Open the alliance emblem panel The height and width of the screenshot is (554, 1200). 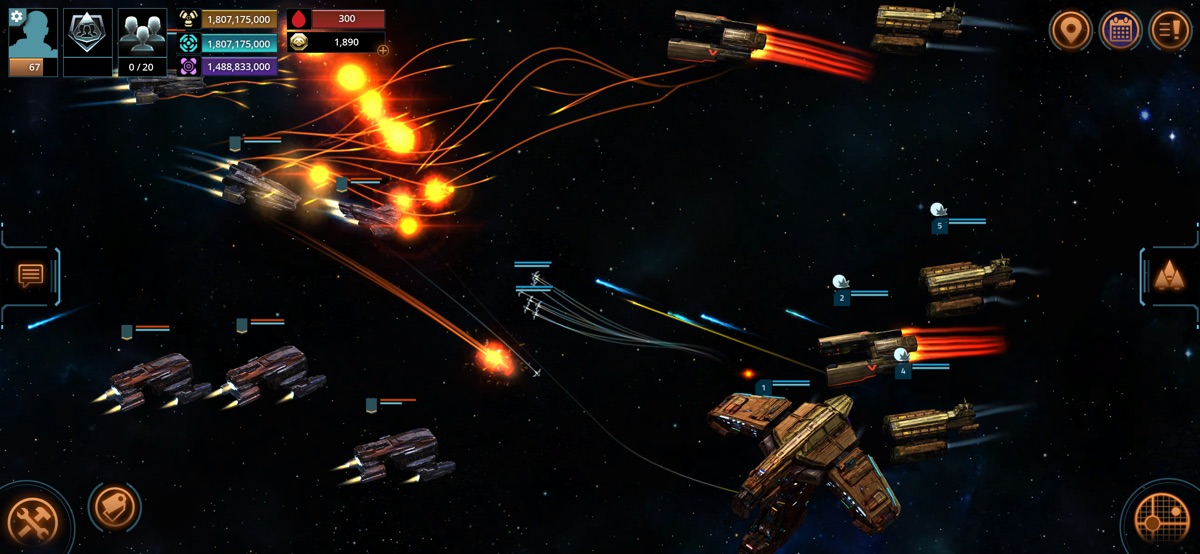pyautogui.click(x=88, y=35)
